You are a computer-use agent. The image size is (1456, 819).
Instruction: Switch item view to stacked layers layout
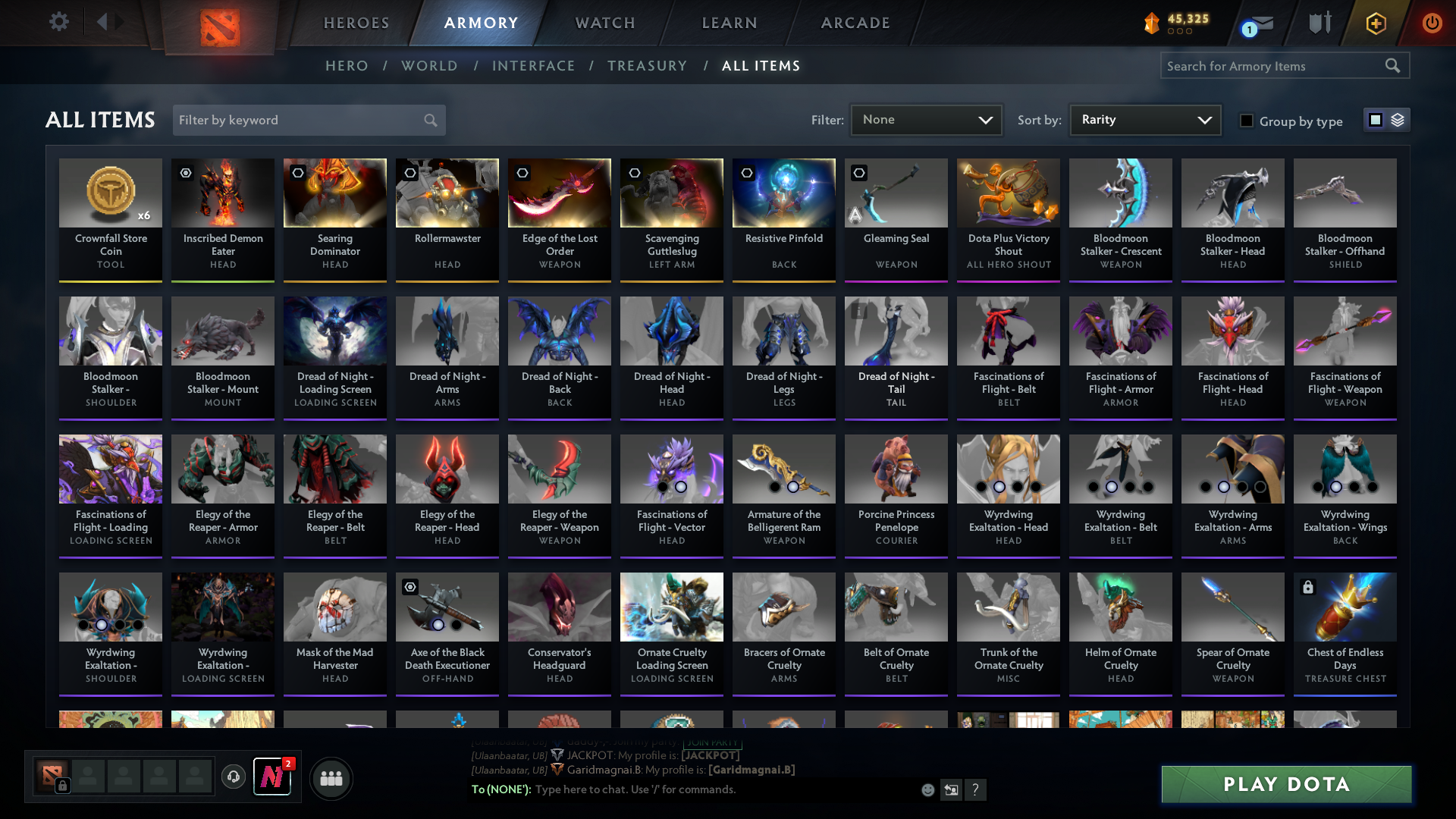point(1399,120)
